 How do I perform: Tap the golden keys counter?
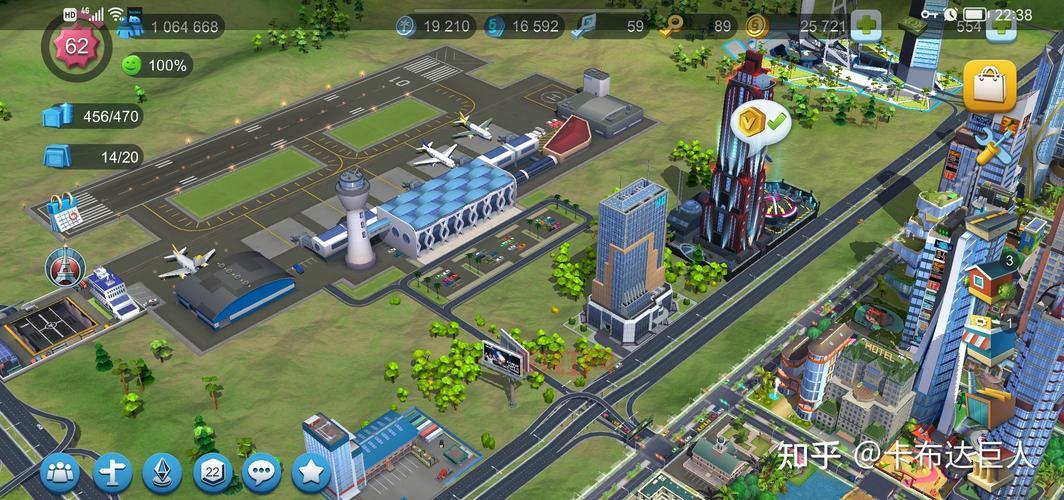[x=698, y=26]
